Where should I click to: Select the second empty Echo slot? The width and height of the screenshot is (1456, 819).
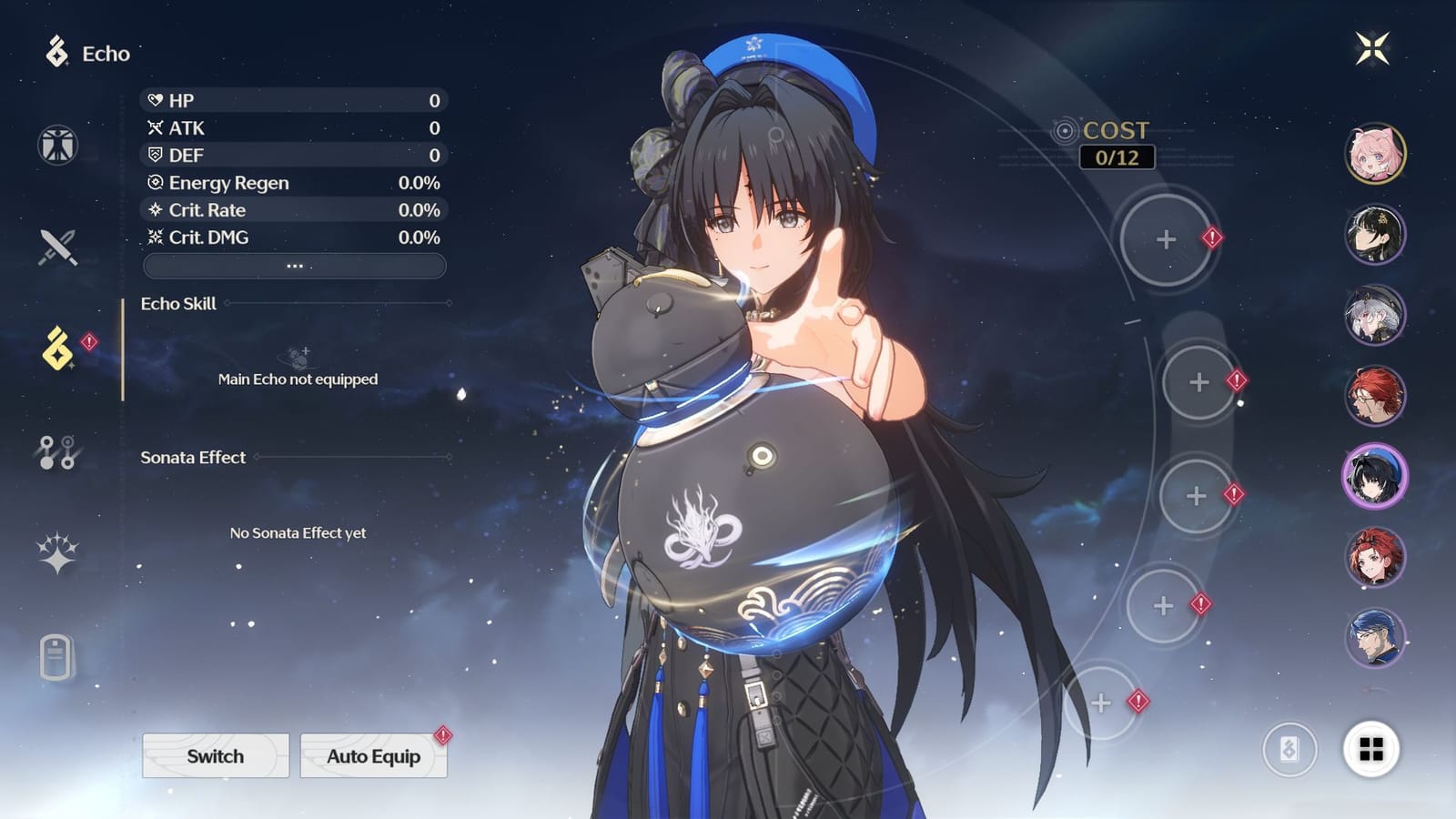1198,380
